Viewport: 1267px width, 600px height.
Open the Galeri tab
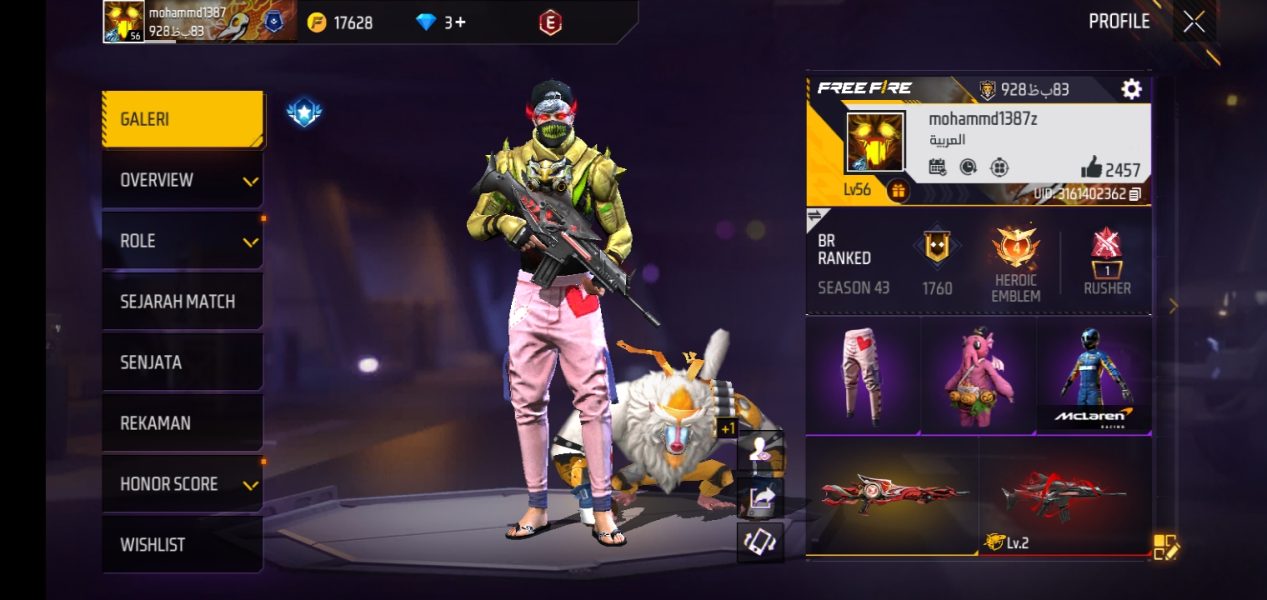(x=183, y=119)
